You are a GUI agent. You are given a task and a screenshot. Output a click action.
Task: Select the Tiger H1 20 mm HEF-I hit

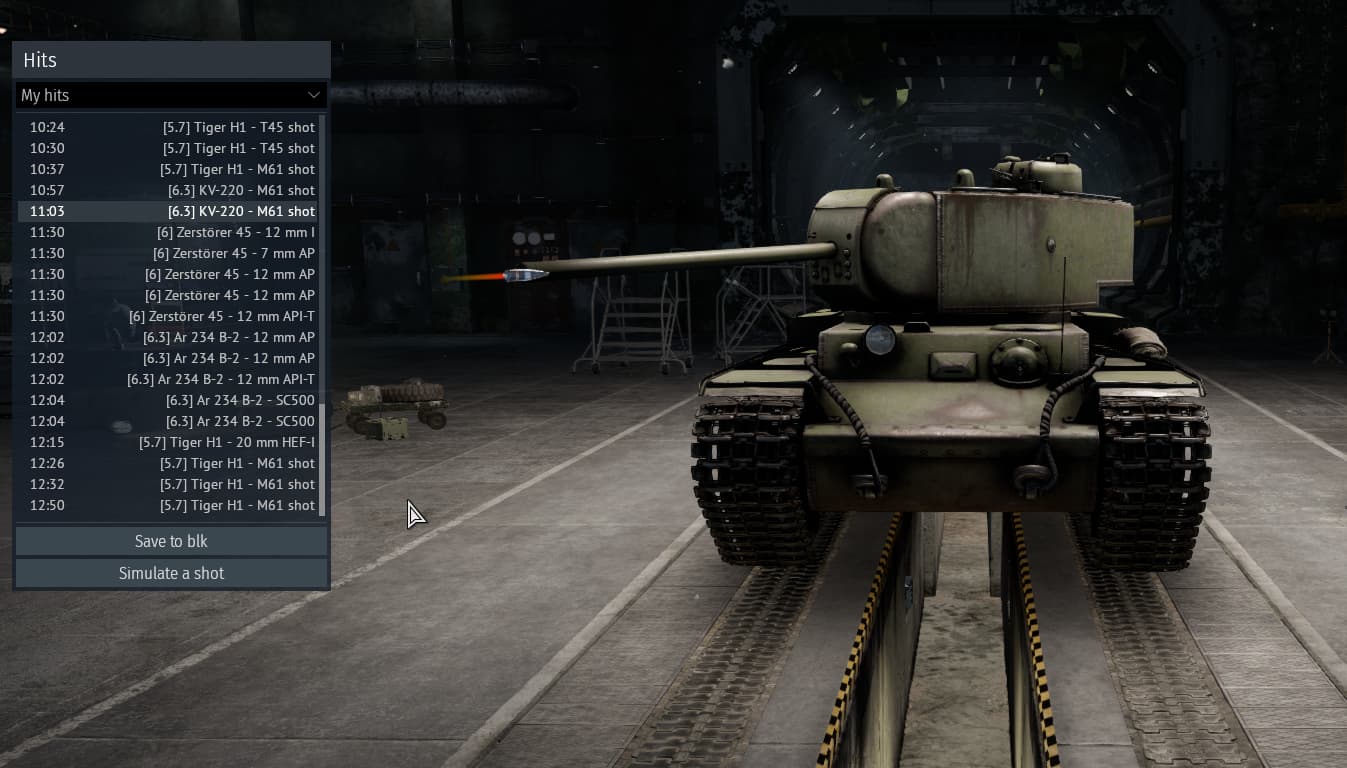coord(168,442)
